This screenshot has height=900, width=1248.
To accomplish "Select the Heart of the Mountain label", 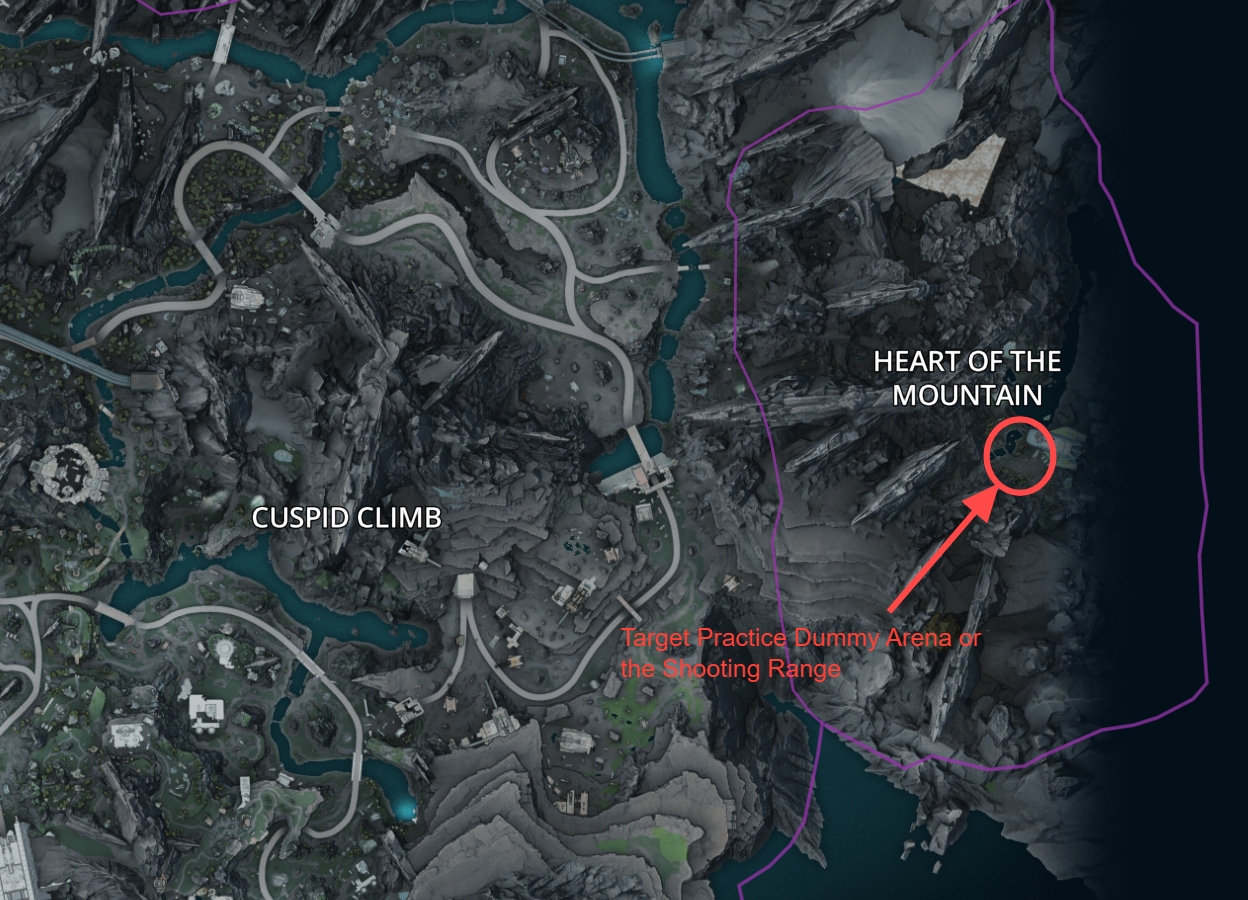I will (x=967, y=378).
